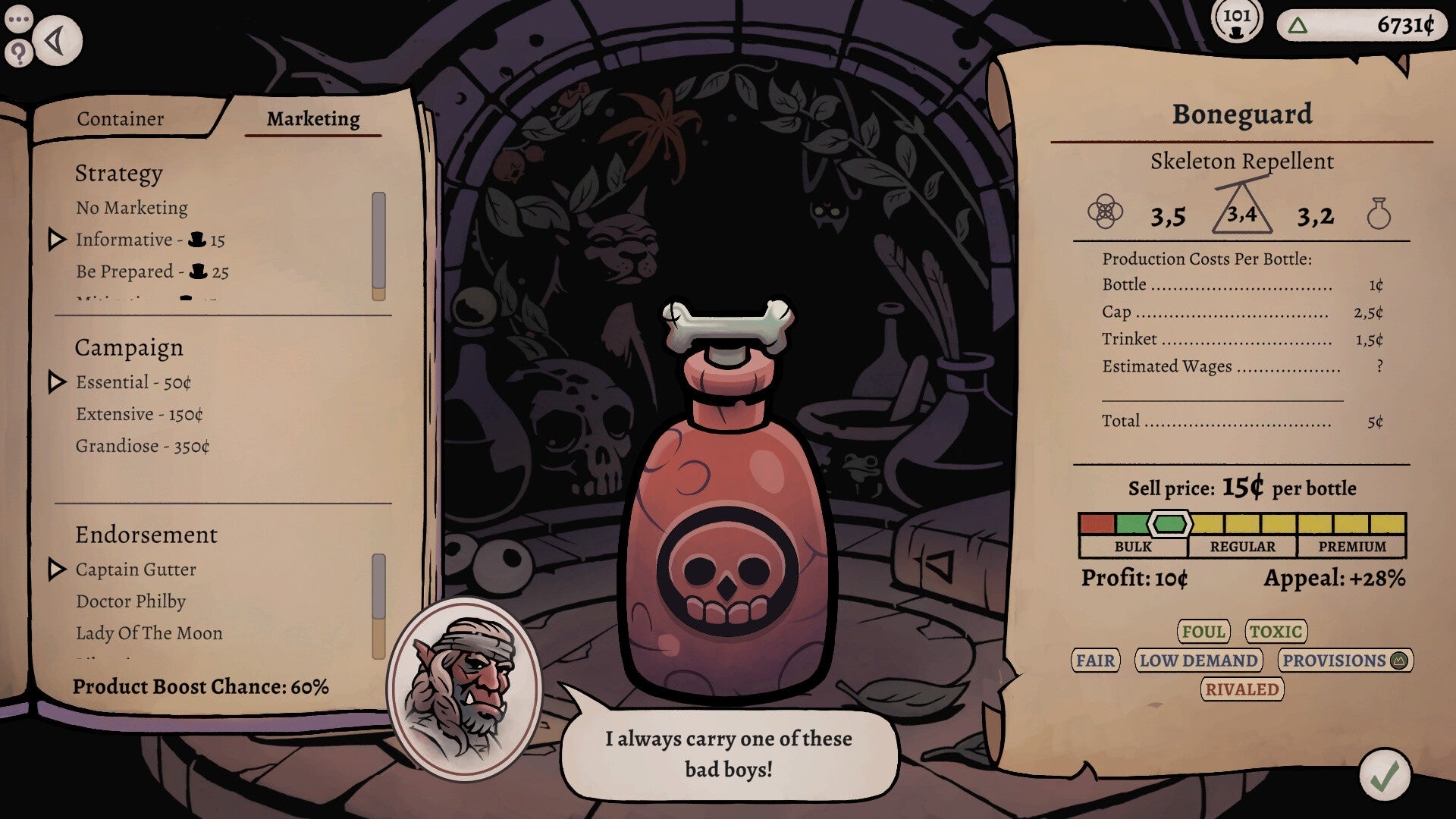Click the RIVALED trait tag
Screen dimensions: 1456x819
(x=1242, y=690)
